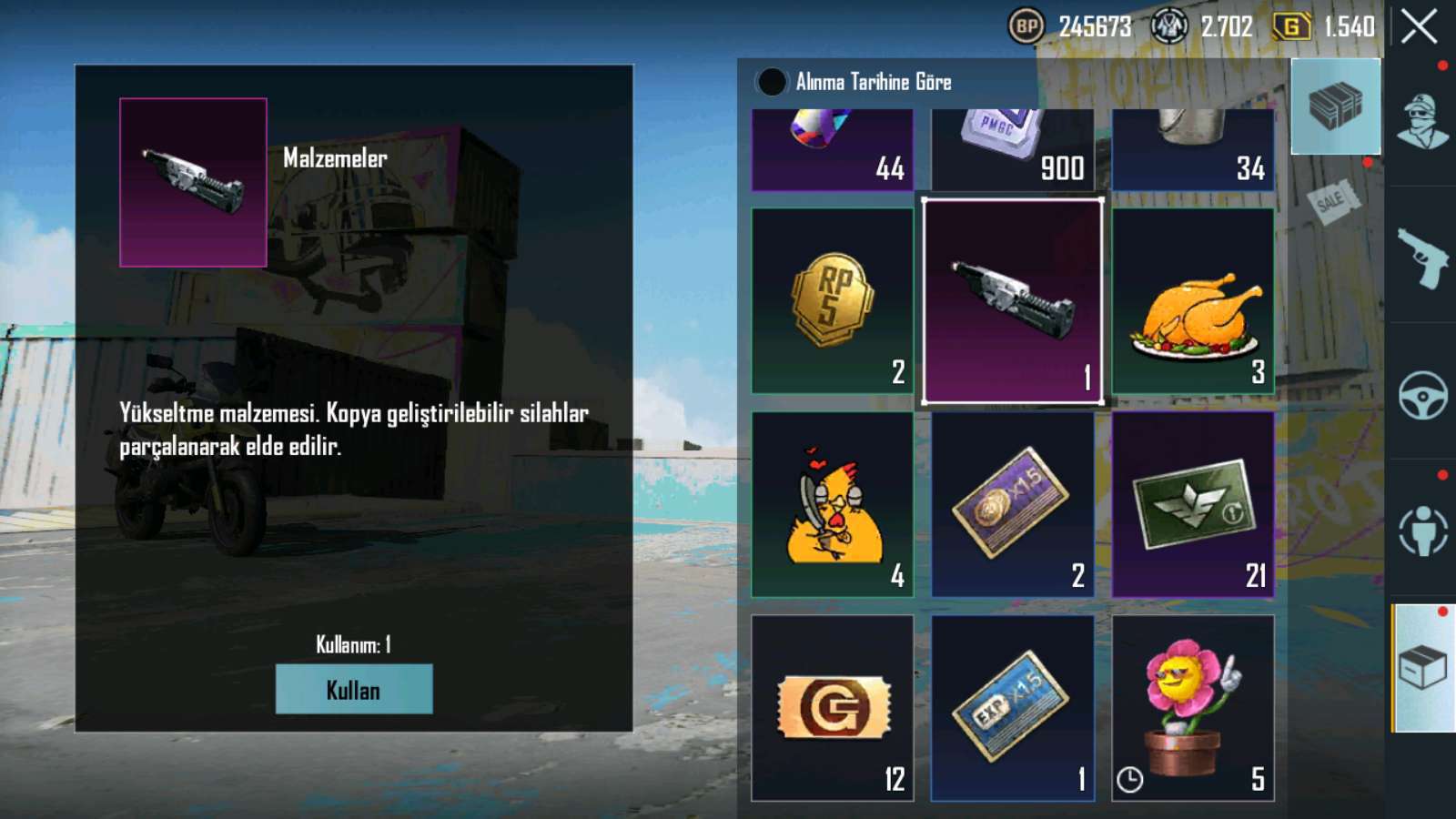Close the inventory screen

[1419, 26]
